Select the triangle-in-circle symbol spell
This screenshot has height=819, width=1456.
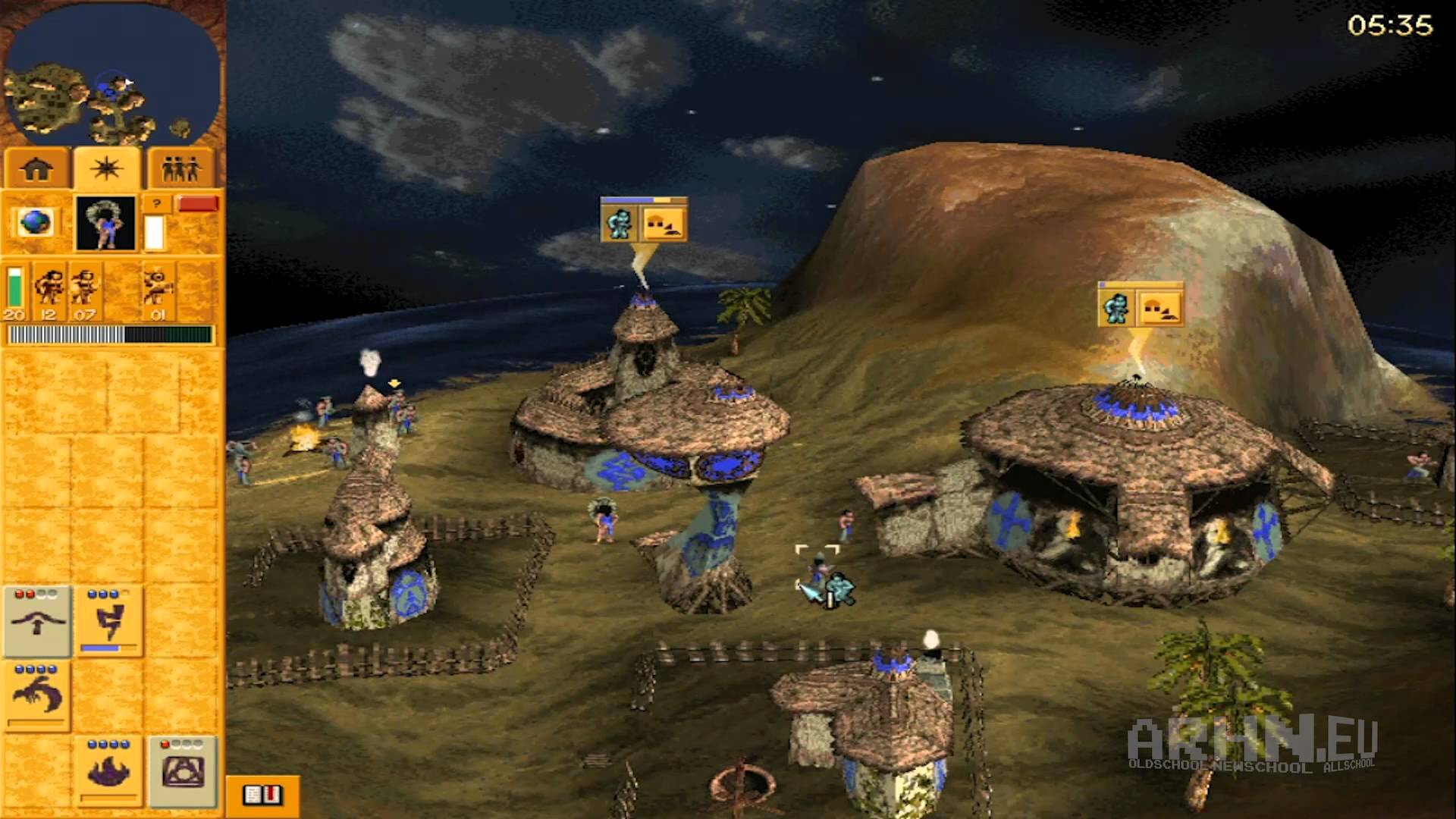pos(182,770)
